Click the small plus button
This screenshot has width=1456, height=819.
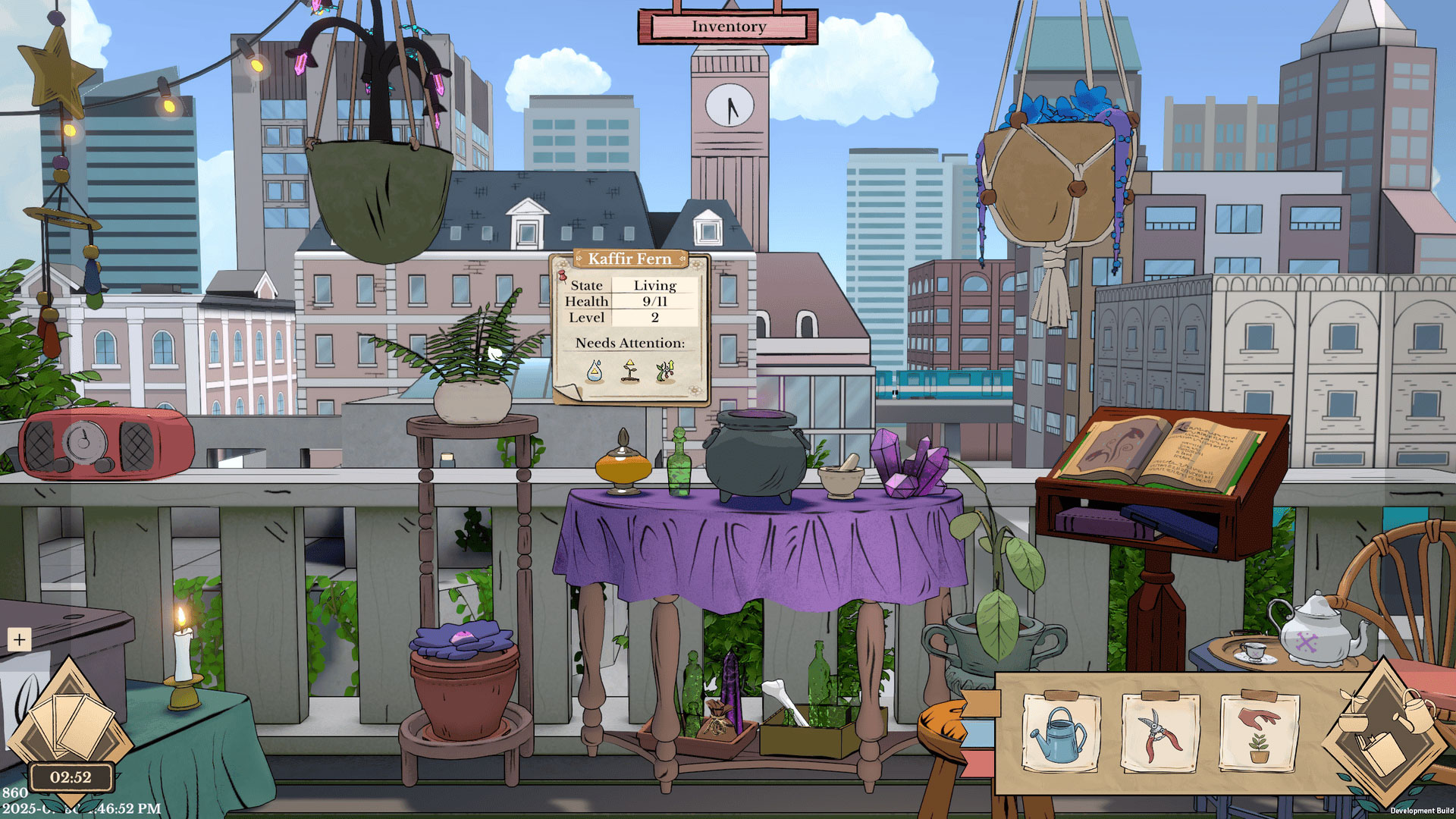coord(19,640)
